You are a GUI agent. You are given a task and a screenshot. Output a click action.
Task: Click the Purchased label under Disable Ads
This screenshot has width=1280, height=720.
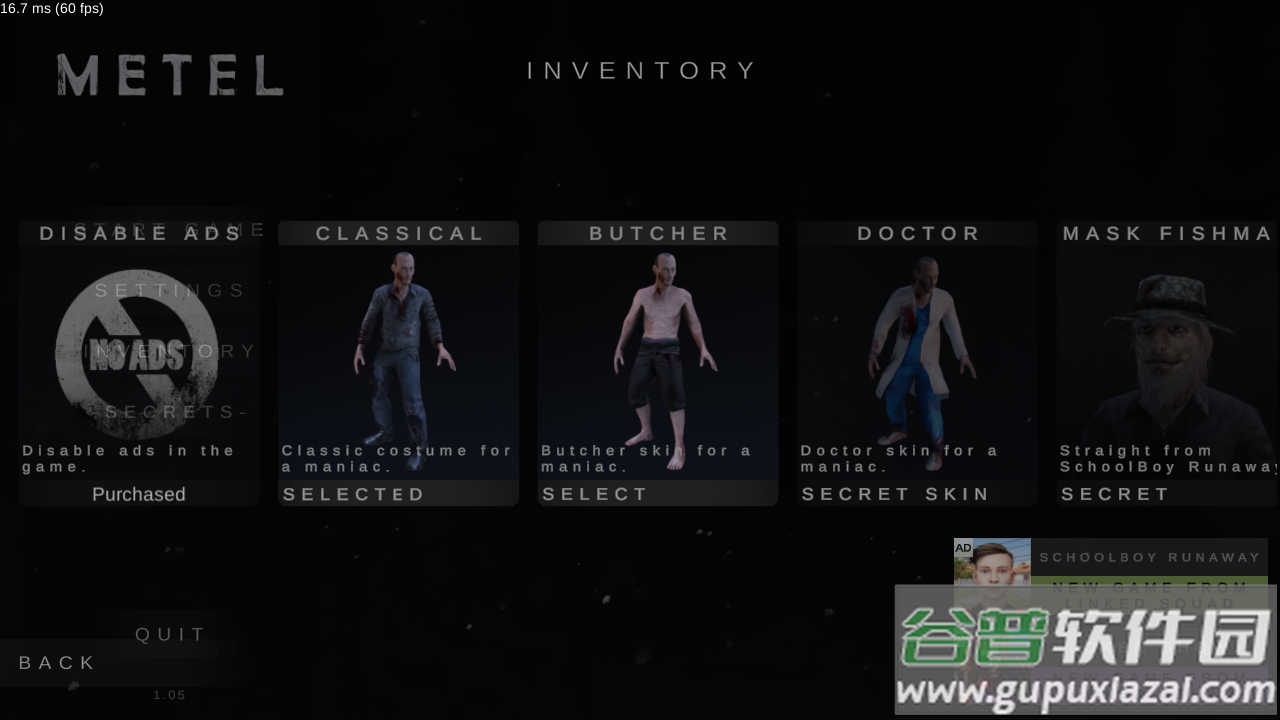coord(139,494)
